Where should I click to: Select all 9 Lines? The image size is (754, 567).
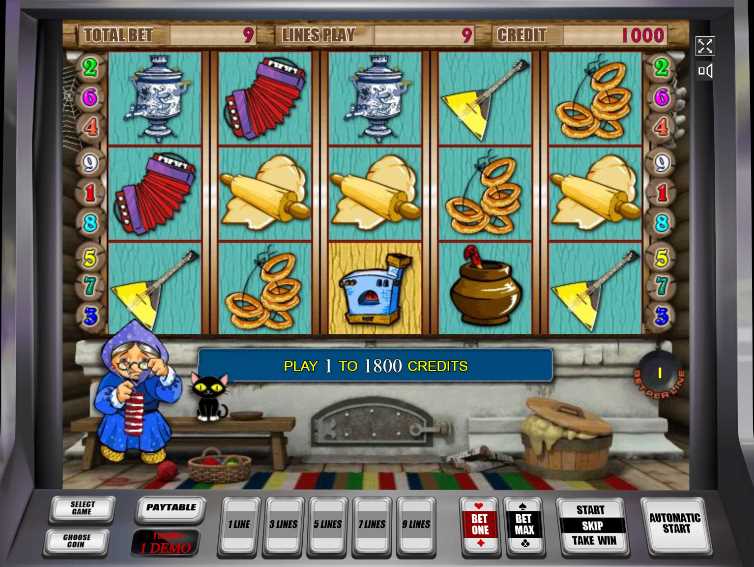(x=416, y=525)
